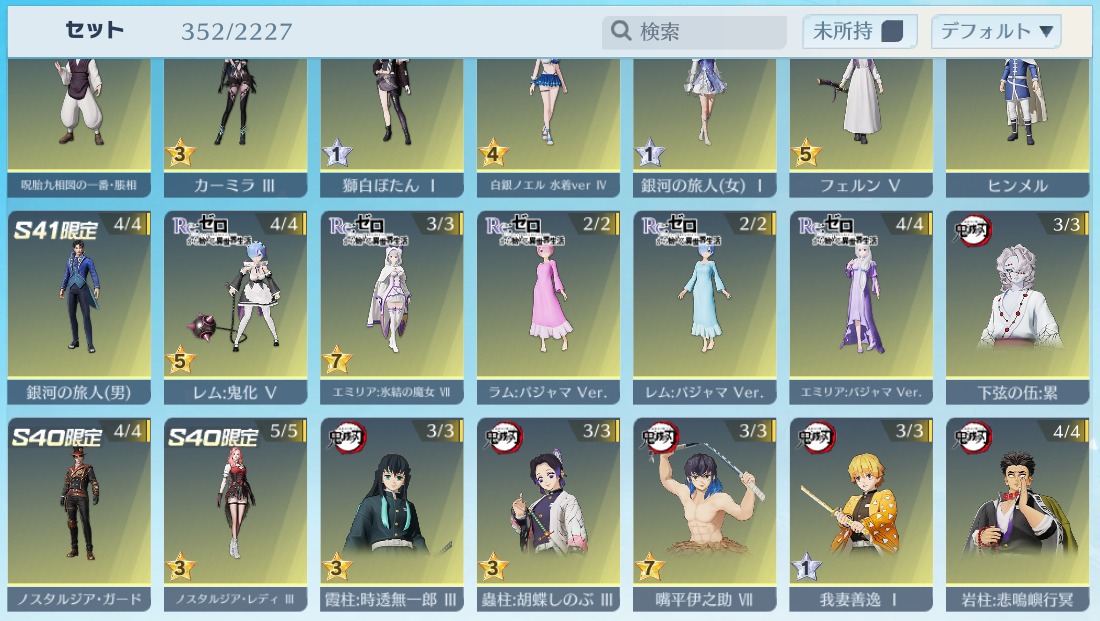
Task: Choose the 獅白ぼたん I costume card
Action: tap(392, 120)
